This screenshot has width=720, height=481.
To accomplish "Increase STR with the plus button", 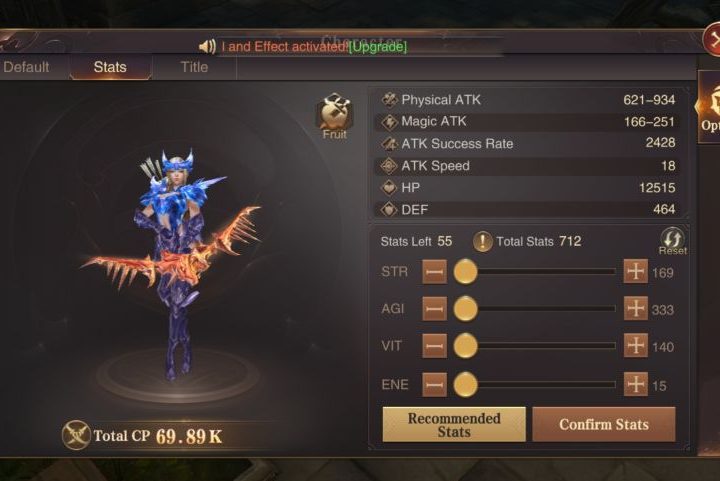I will (x=636, y=271).
